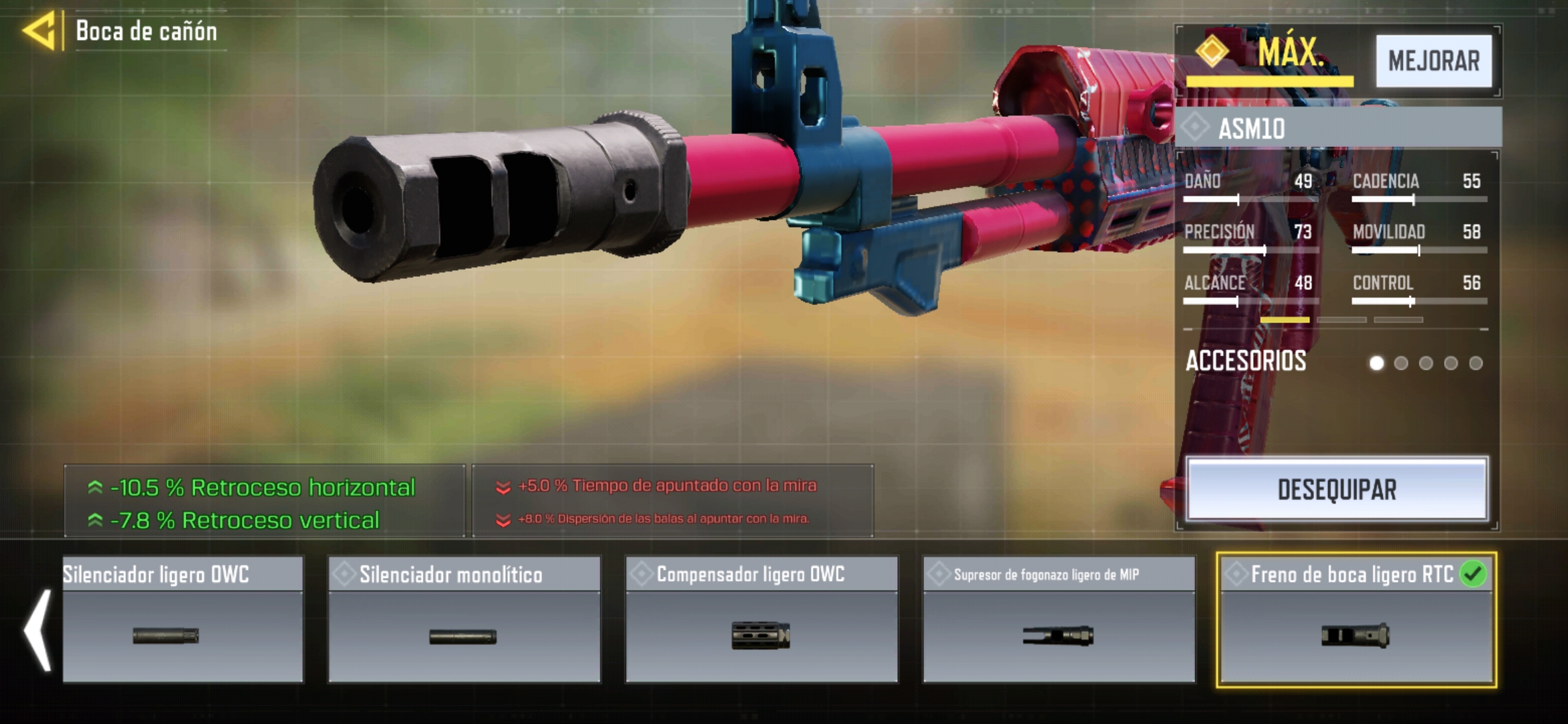This screenshot has width=1568, height=724.
Task: Pick the Compensador ligero OWC attachment
Action: 761,619
